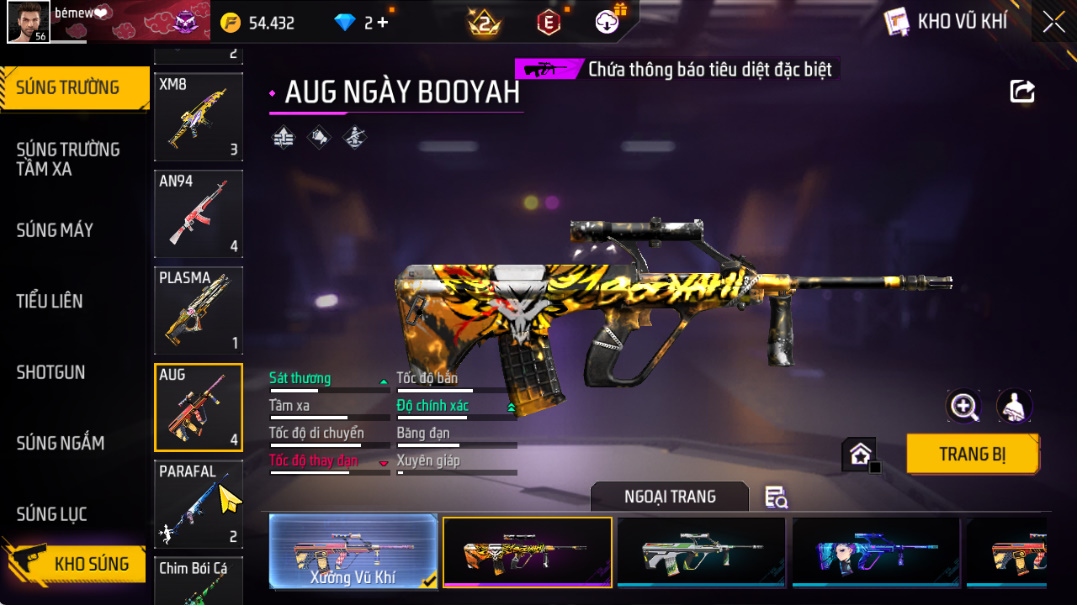The image size is (1077, 605).
Task: Switch to SÚNG TRƯỜNG TẦM XA category
Action: pos(68,159)
